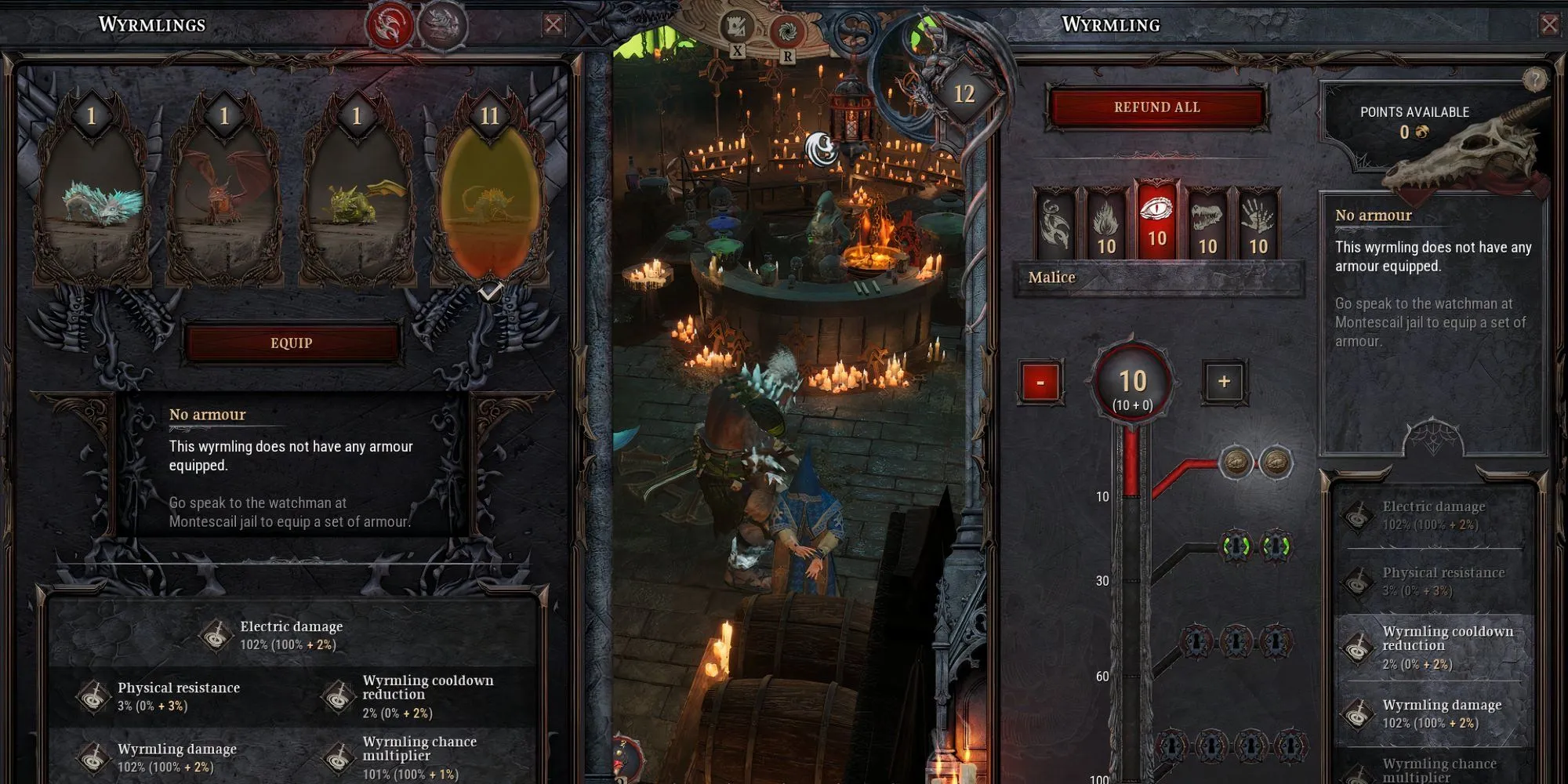Image resolution: width=1568 pixels, height=784 pixels.
Task: Close the Wyrmling skill panel
Action: coord(1549,25)
